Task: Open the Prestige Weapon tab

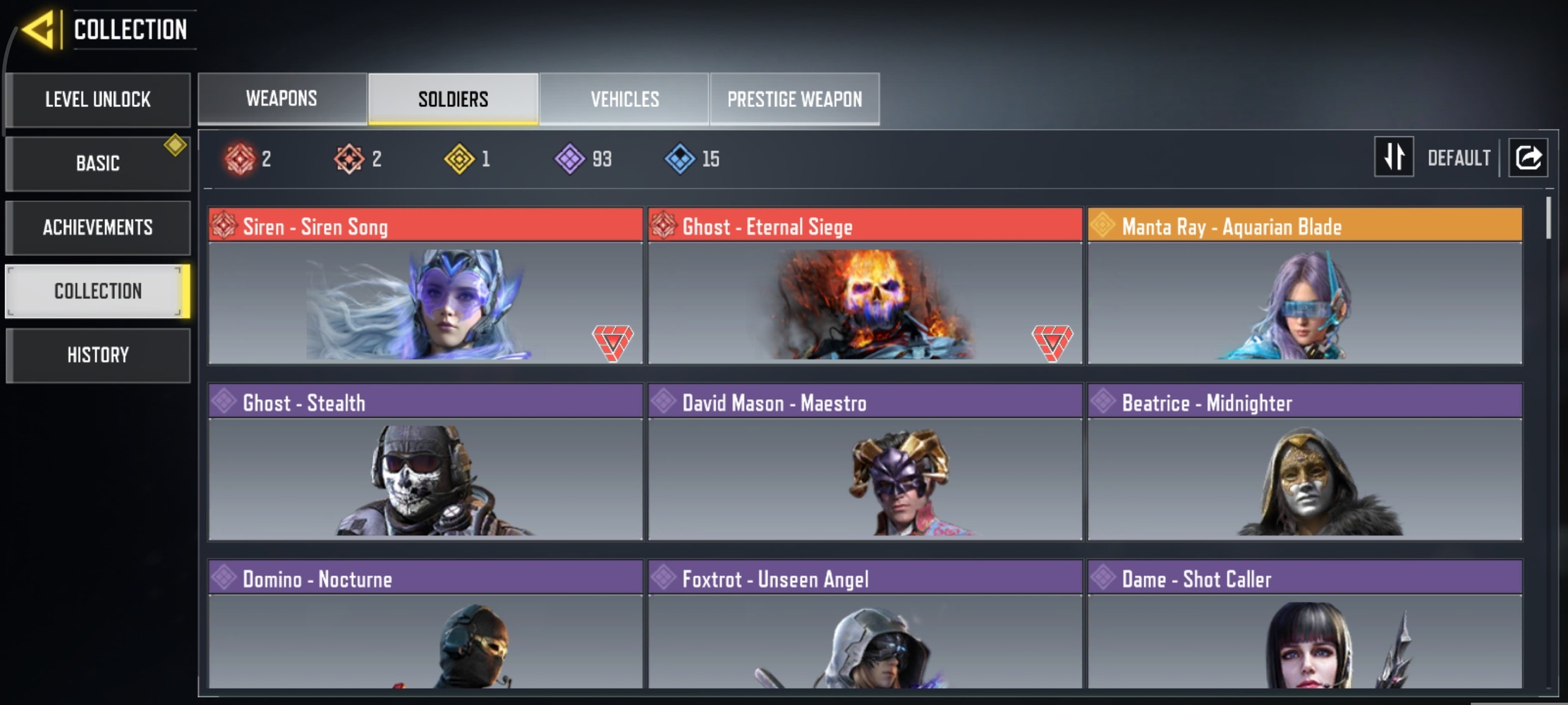Action: point(794,99)
